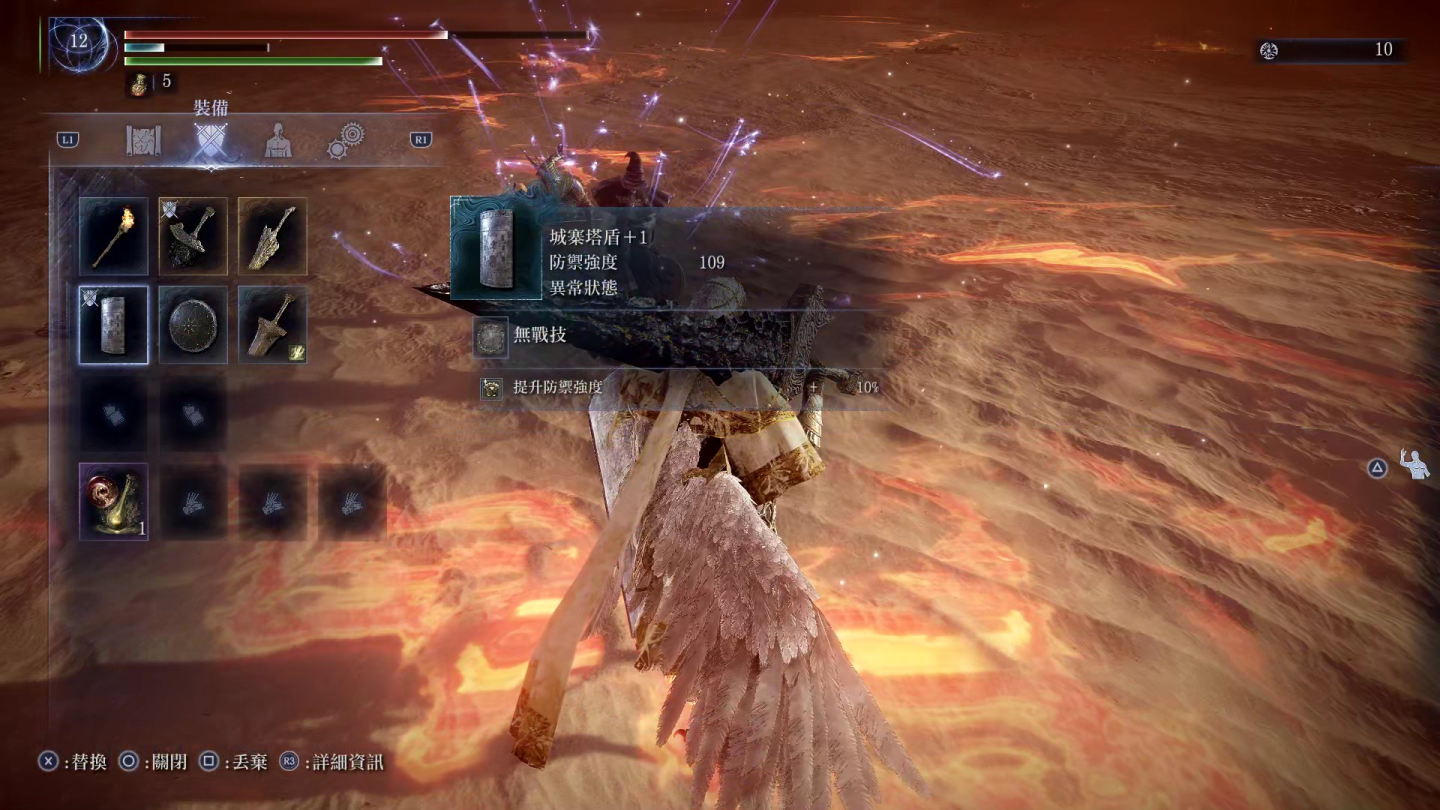Screen dimensions: 1440x810
Task: Open the crossed-swords equipment tab
Action: (x=210, y=142)
